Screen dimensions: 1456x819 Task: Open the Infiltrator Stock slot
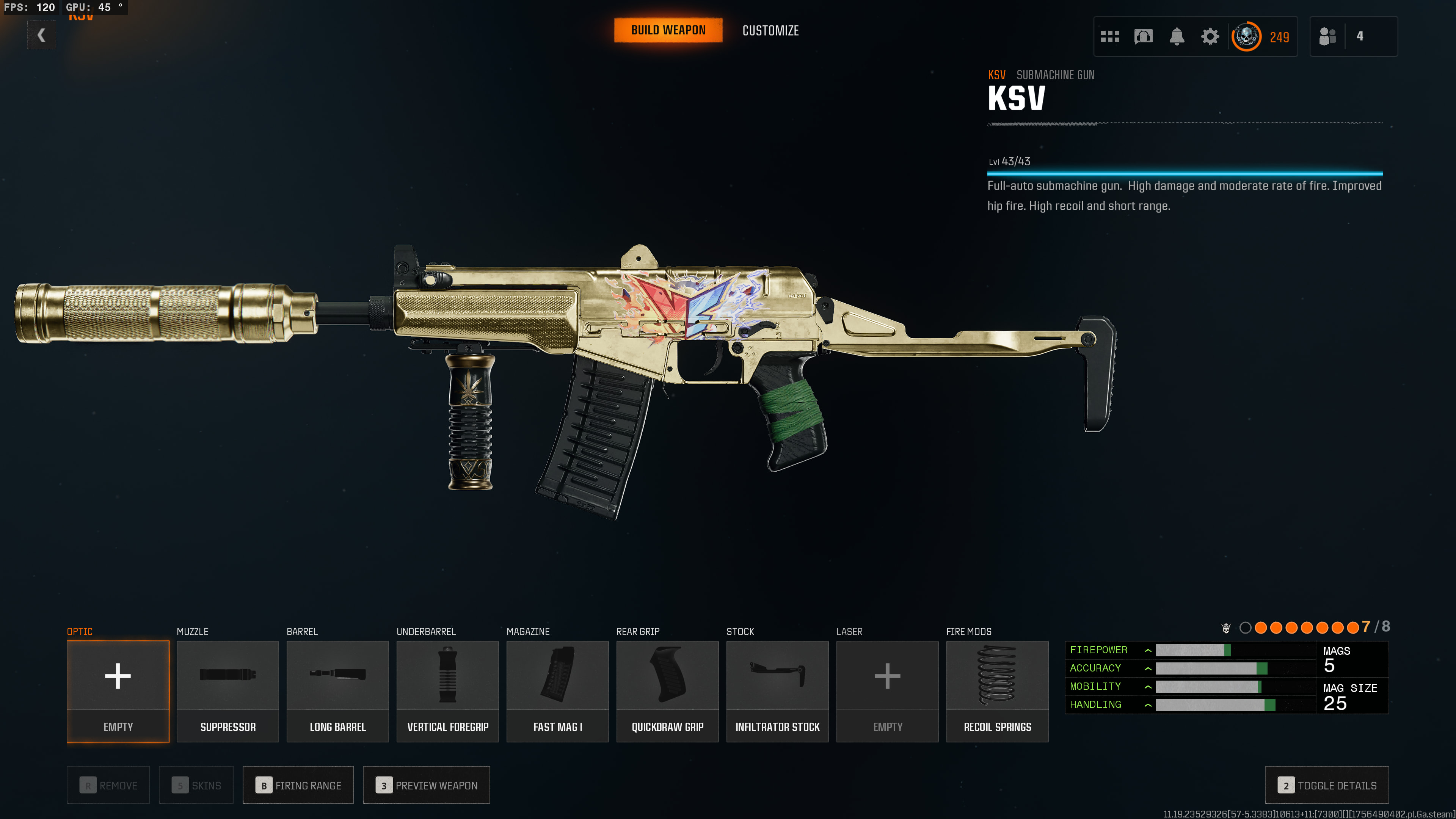pyautogui.click(x=777, y=690)
